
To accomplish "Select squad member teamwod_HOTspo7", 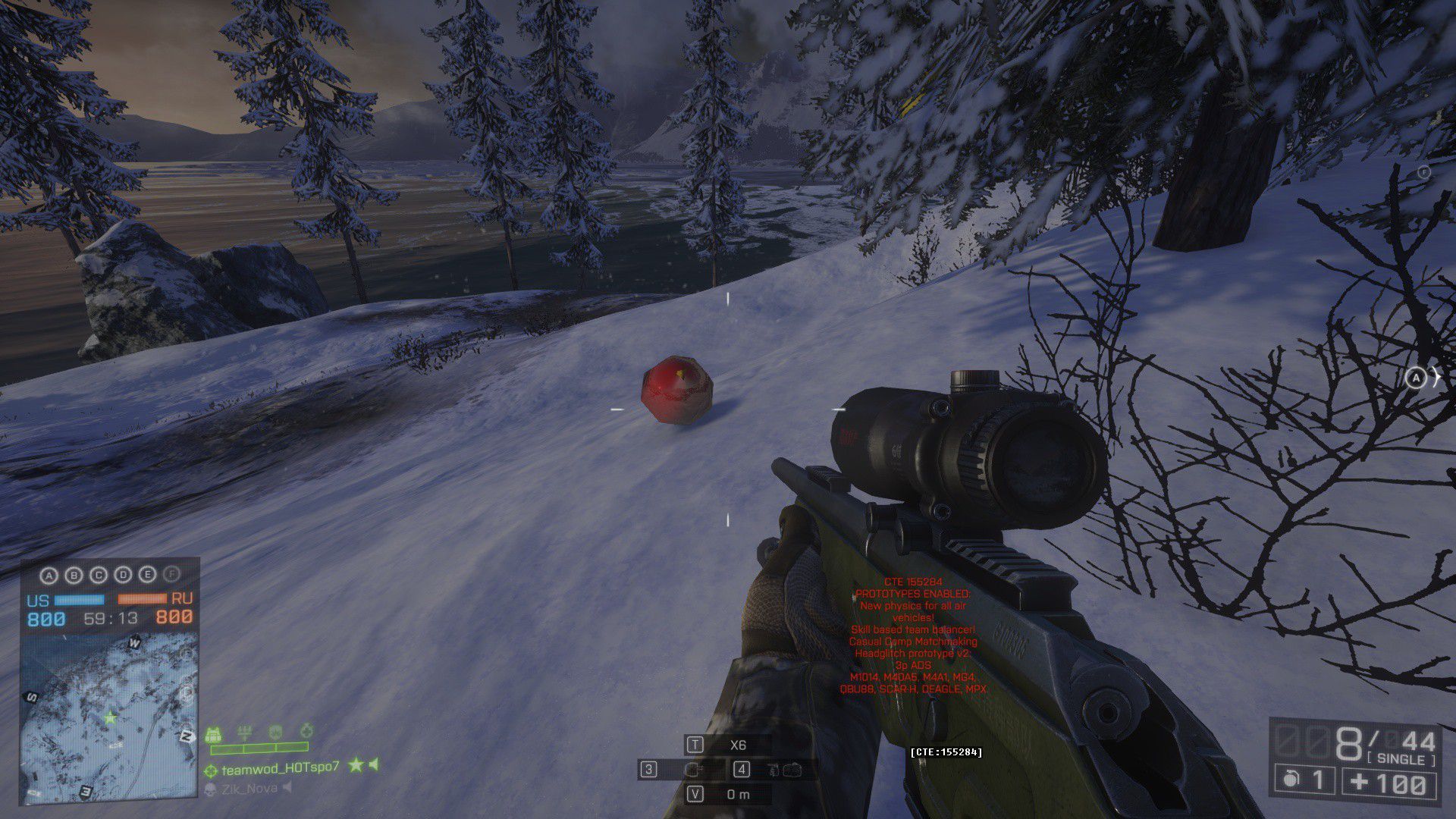I will click(280, 768).
